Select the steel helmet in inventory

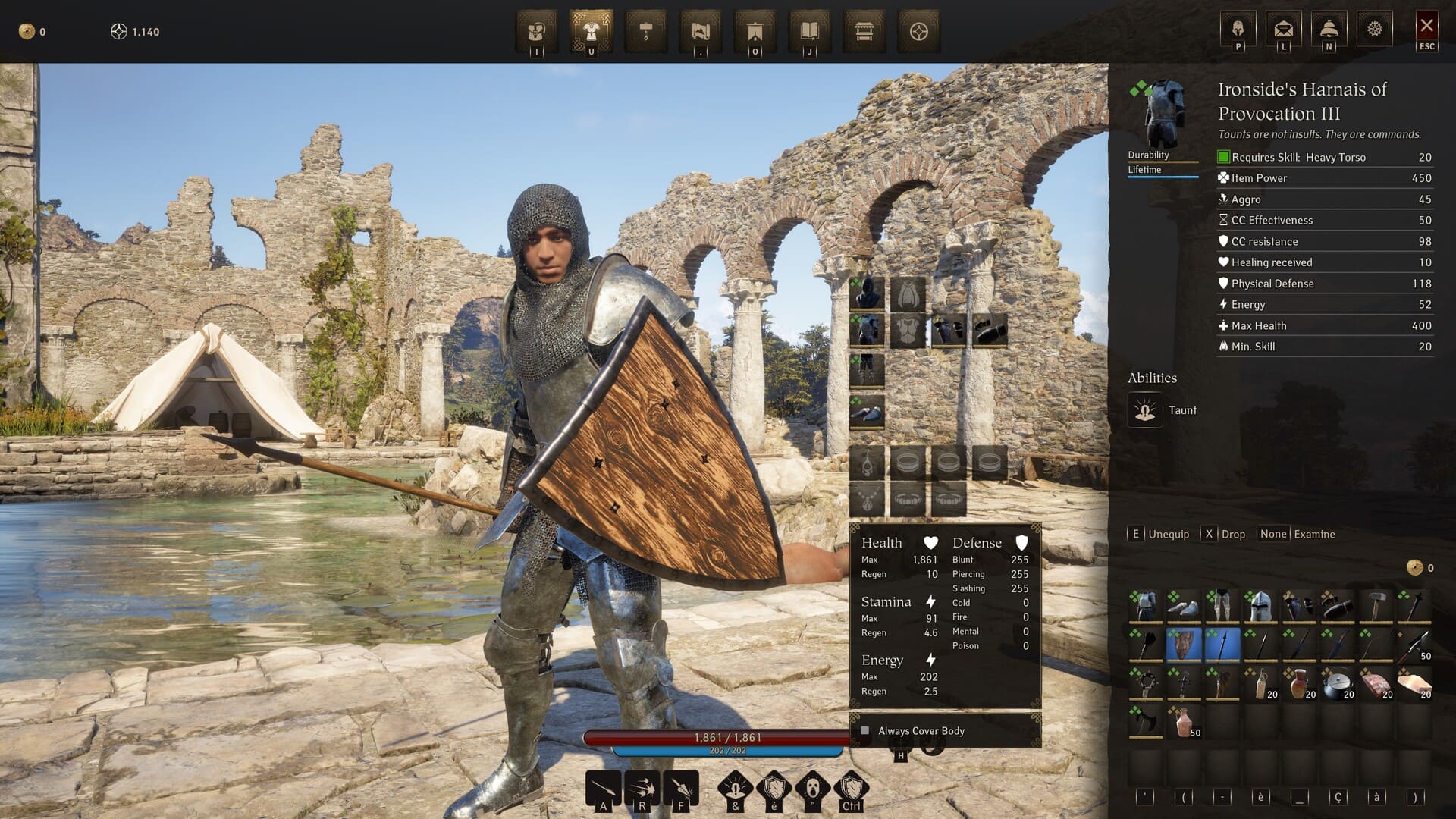pyautogui.click(x=1260, y=607)
